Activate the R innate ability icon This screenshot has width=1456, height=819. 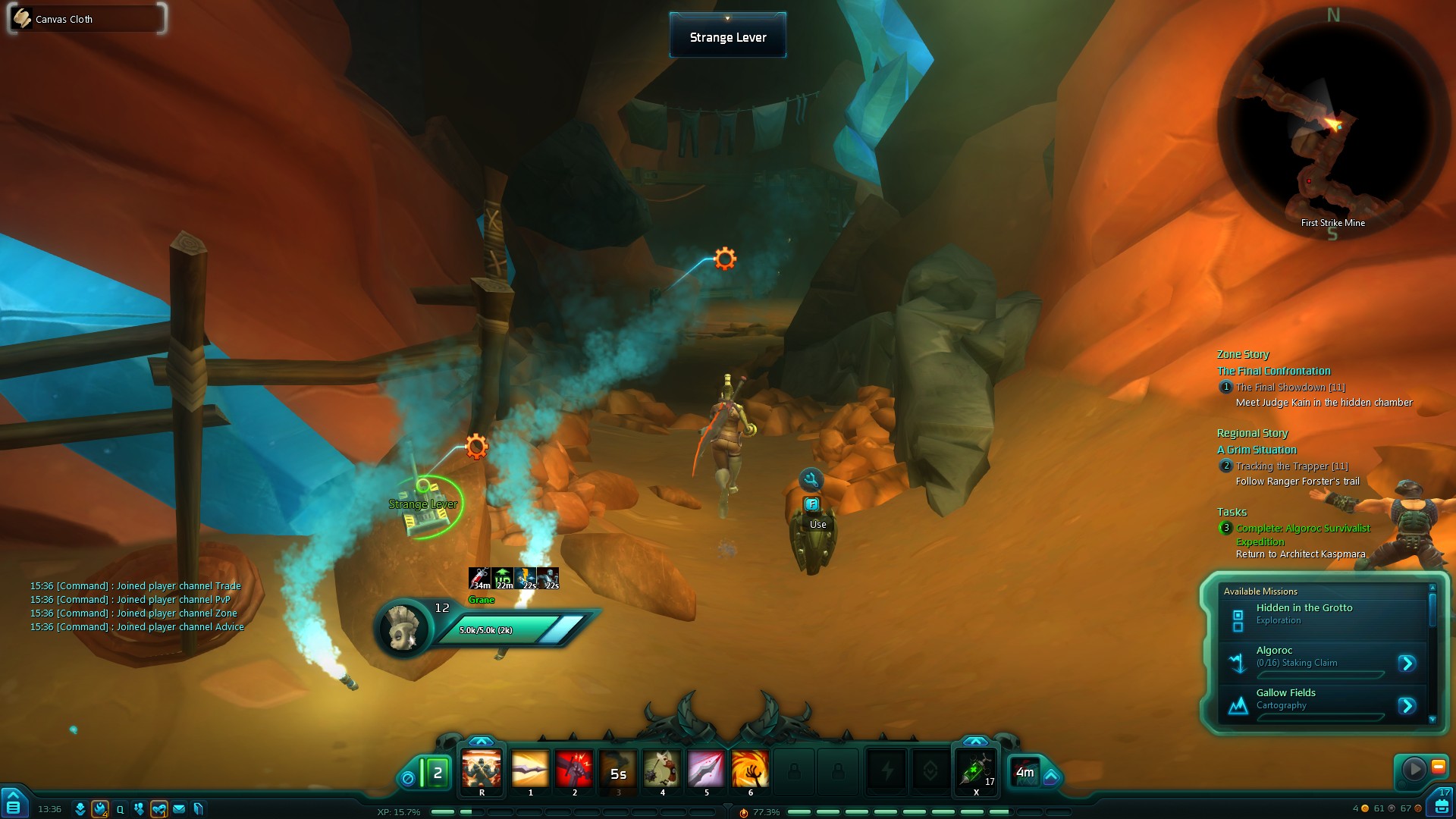tap(482, 770)
